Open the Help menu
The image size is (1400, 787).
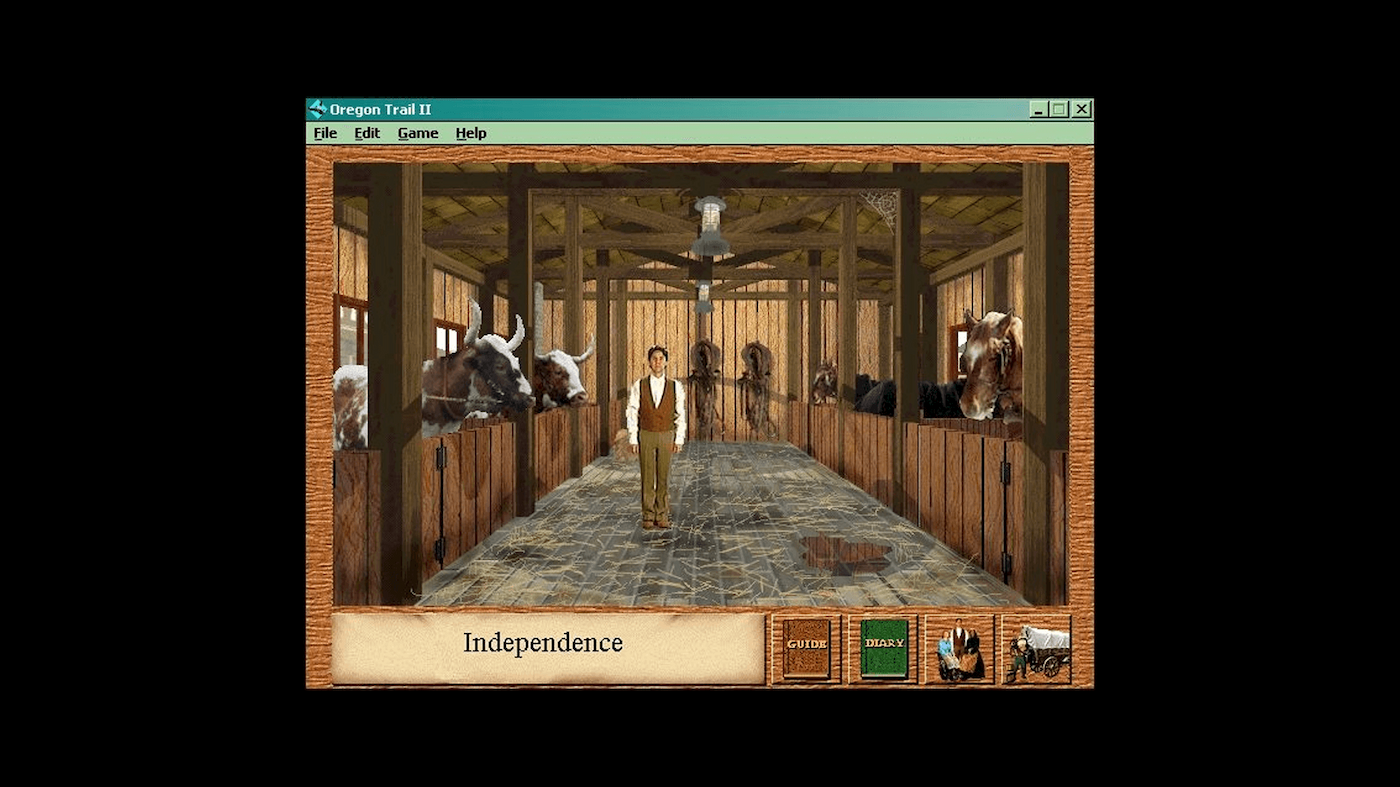coord(470,132)
